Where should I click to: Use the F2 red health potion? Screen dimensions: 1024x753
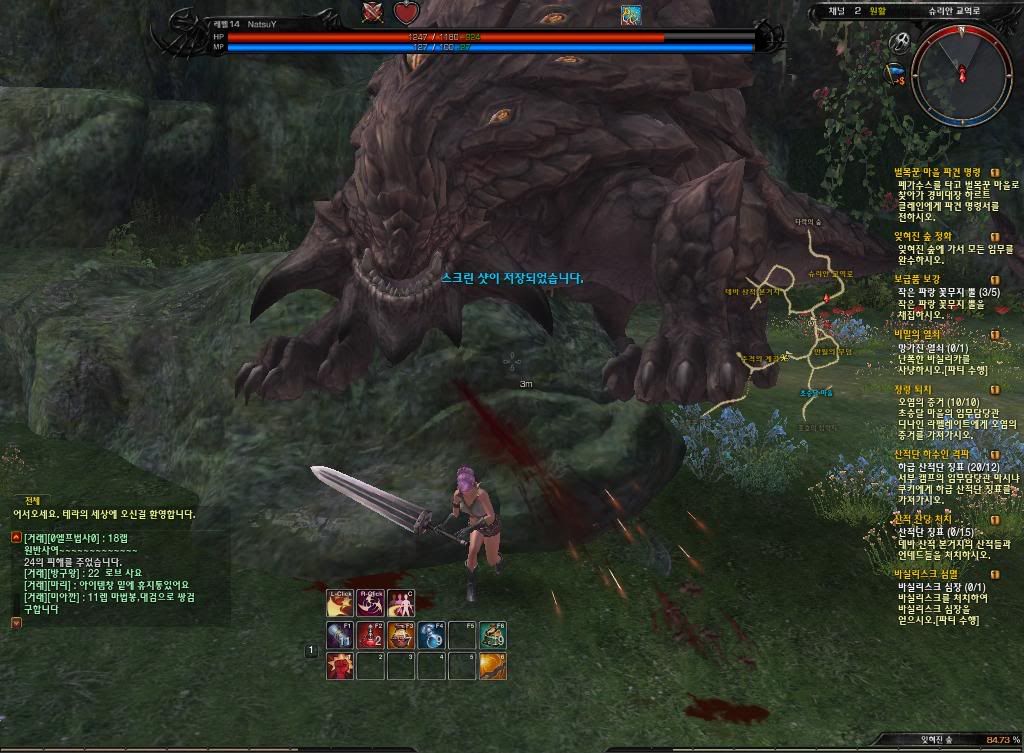point(370,635)
